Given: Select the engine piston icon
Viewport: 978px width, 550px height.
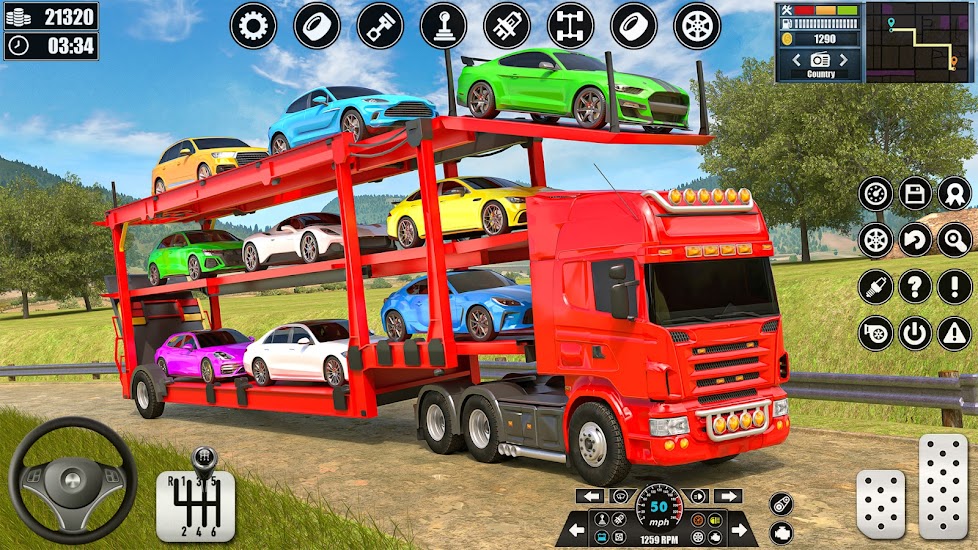Looking at the screenshot, I should coord(380,26).
